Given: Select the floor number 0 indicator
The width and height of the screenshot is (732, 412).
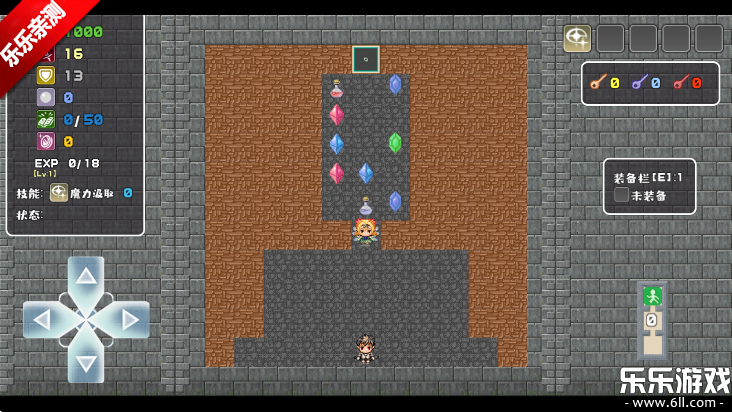Looking at the screenshot, I should [652, 321].
